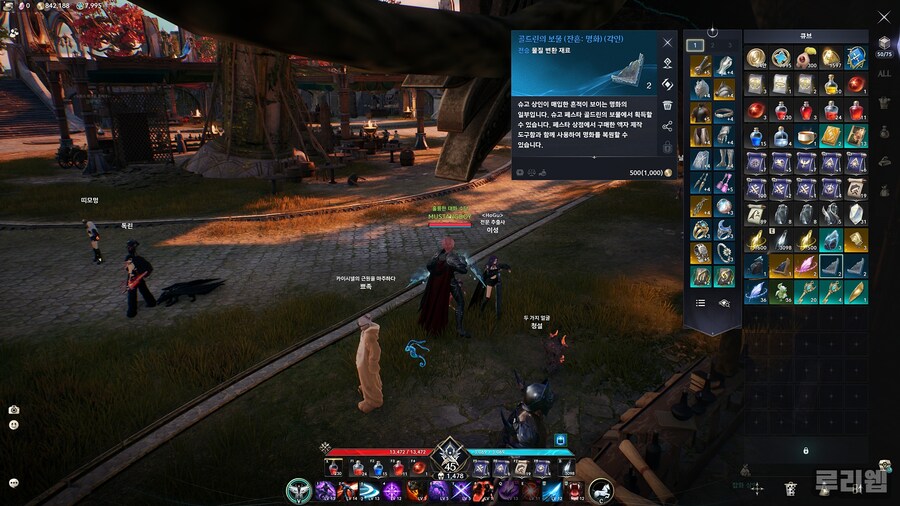Close the inventory window
Screen dimensions: 900x506
pos(882,16)
